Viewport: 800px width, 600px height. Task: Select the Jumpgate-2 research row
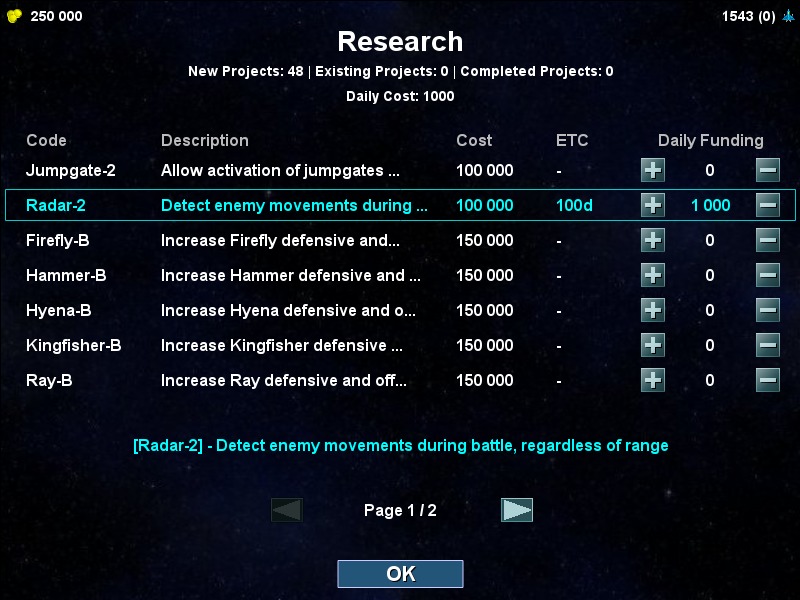[280, 170]
